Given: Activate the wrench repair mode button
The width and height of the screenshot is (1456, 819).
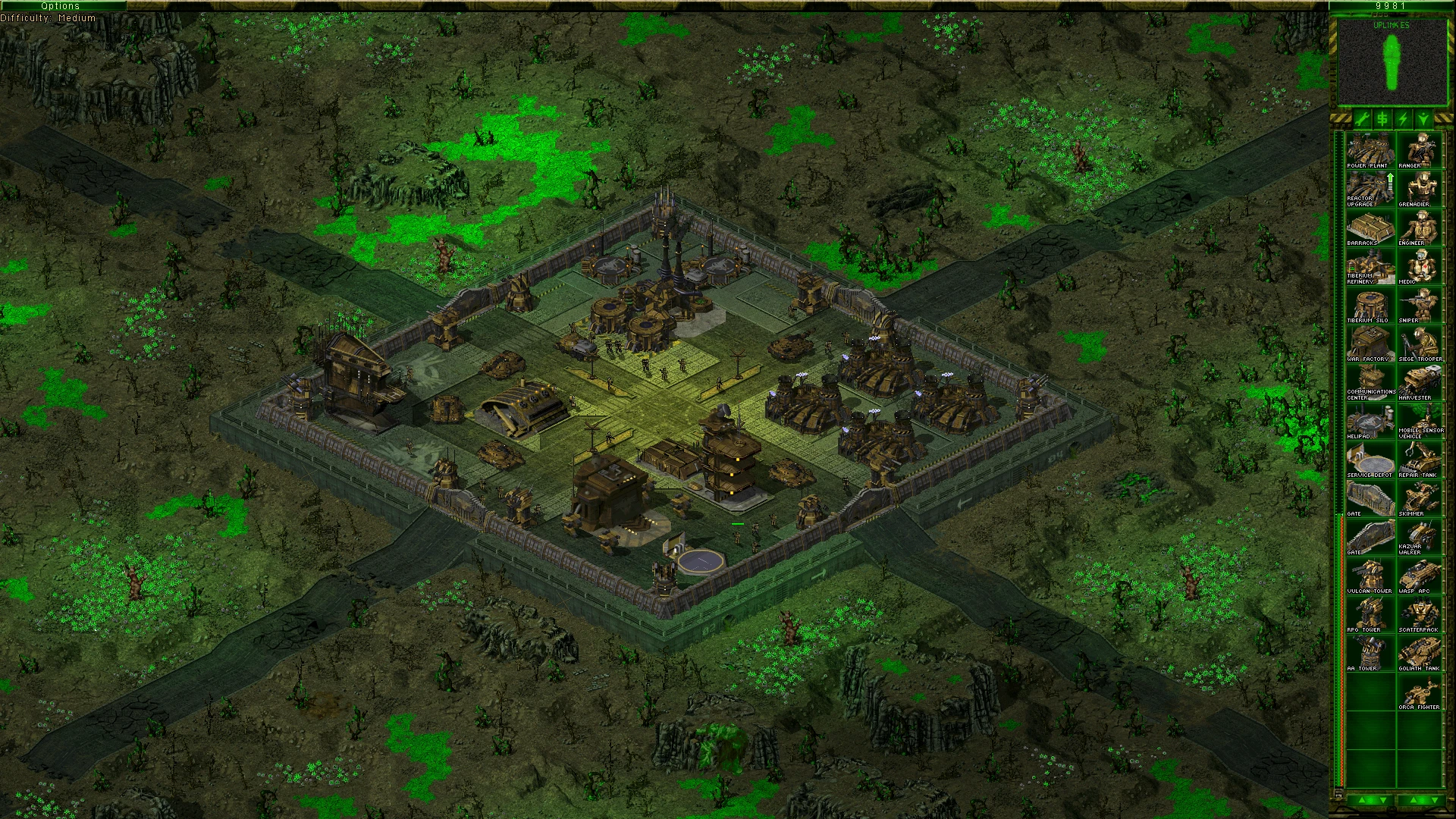Looking at the screenshot, I should point(1362,119).
